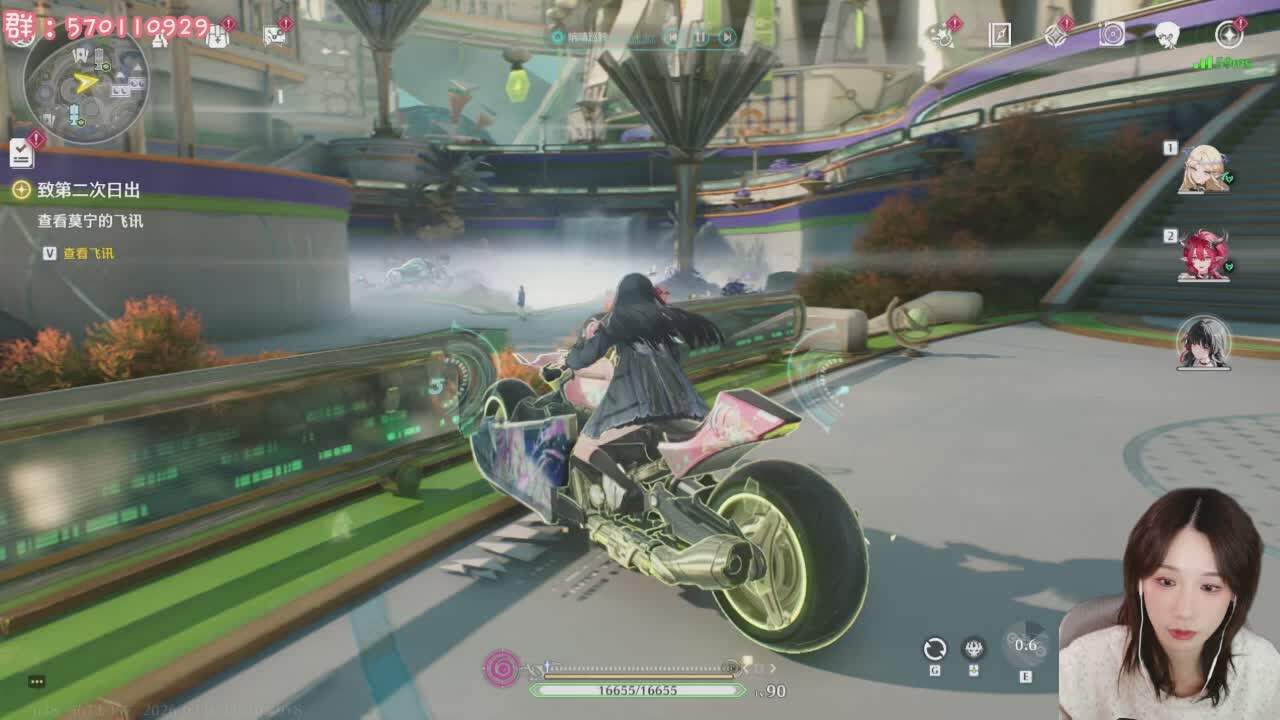Screen dimensions: 1280x720
Task: Open the circled star menu icon
Action: (1229, 35)
